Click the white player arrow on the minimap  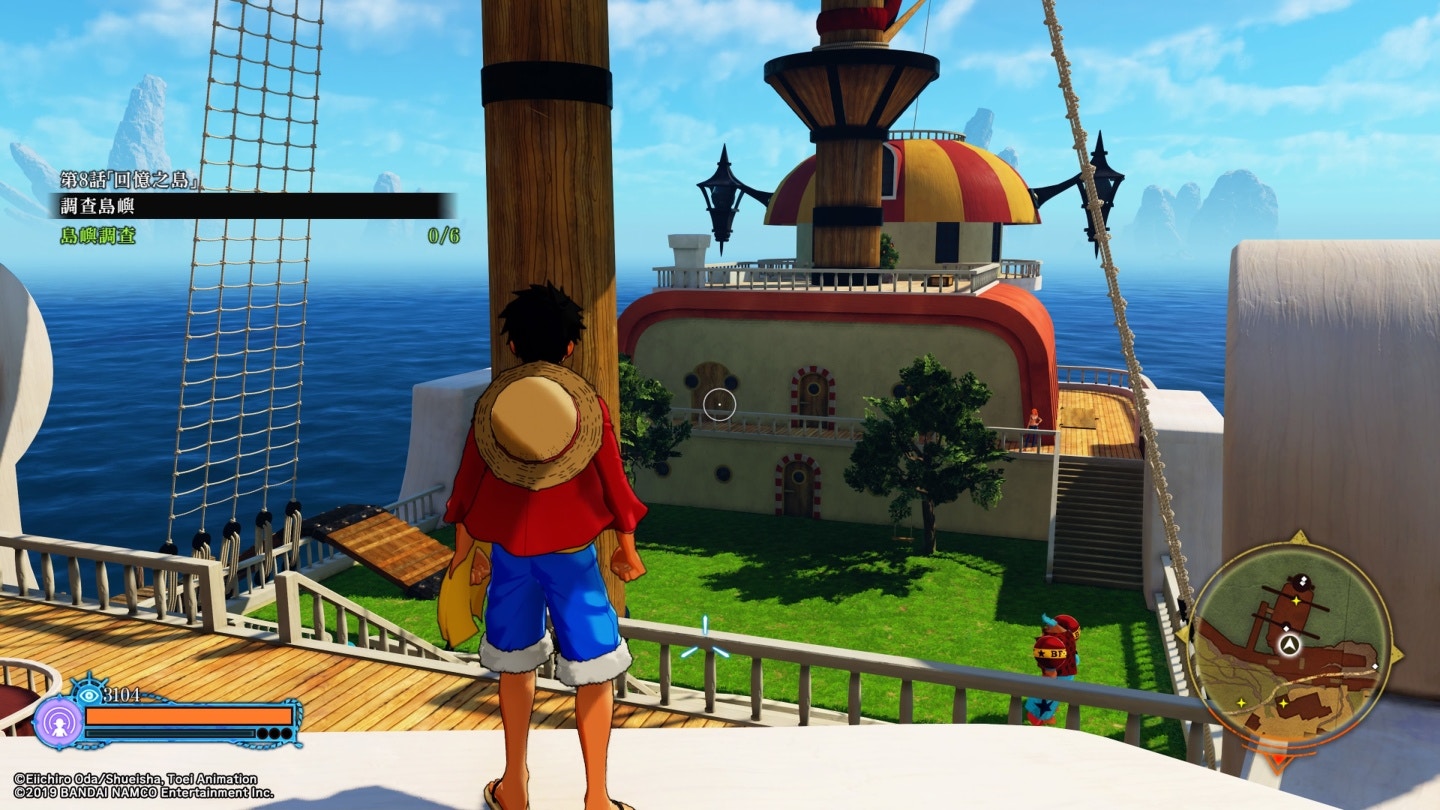(x=1288, y=644)
